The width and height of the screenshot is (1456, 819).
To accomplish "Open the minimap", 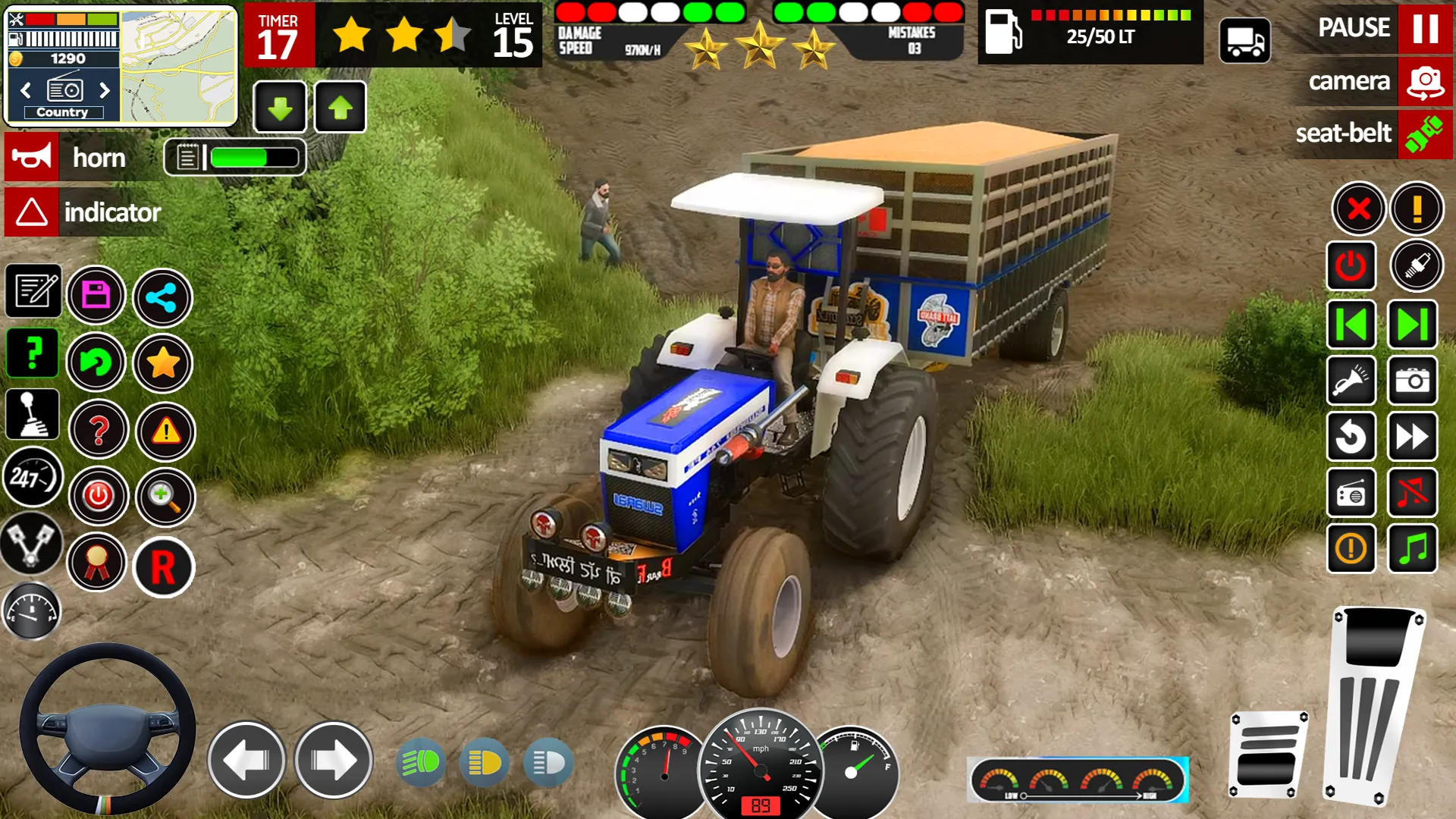I will tap(178, 67).
